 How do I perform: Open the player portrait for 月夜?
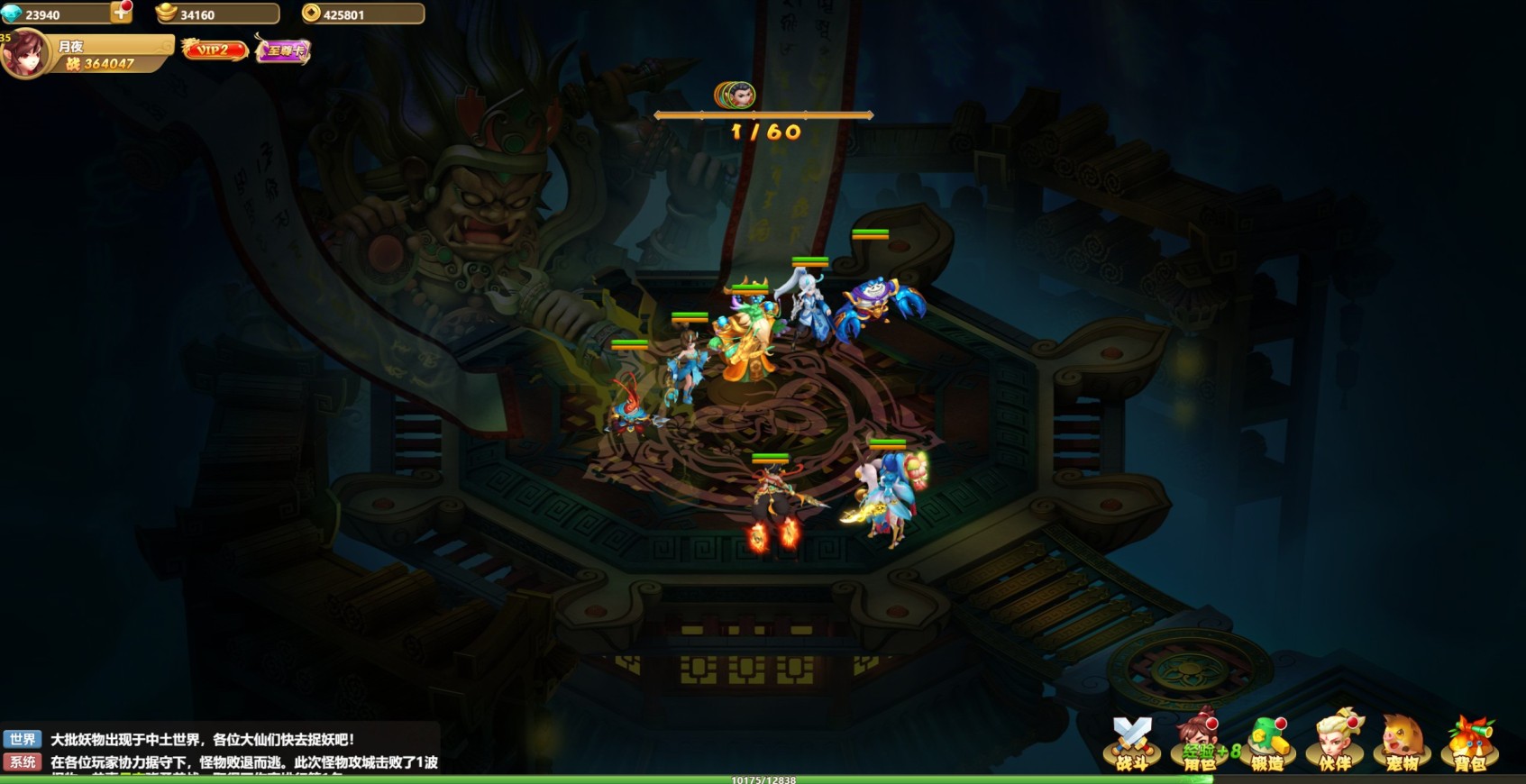(x=25, y=54)
